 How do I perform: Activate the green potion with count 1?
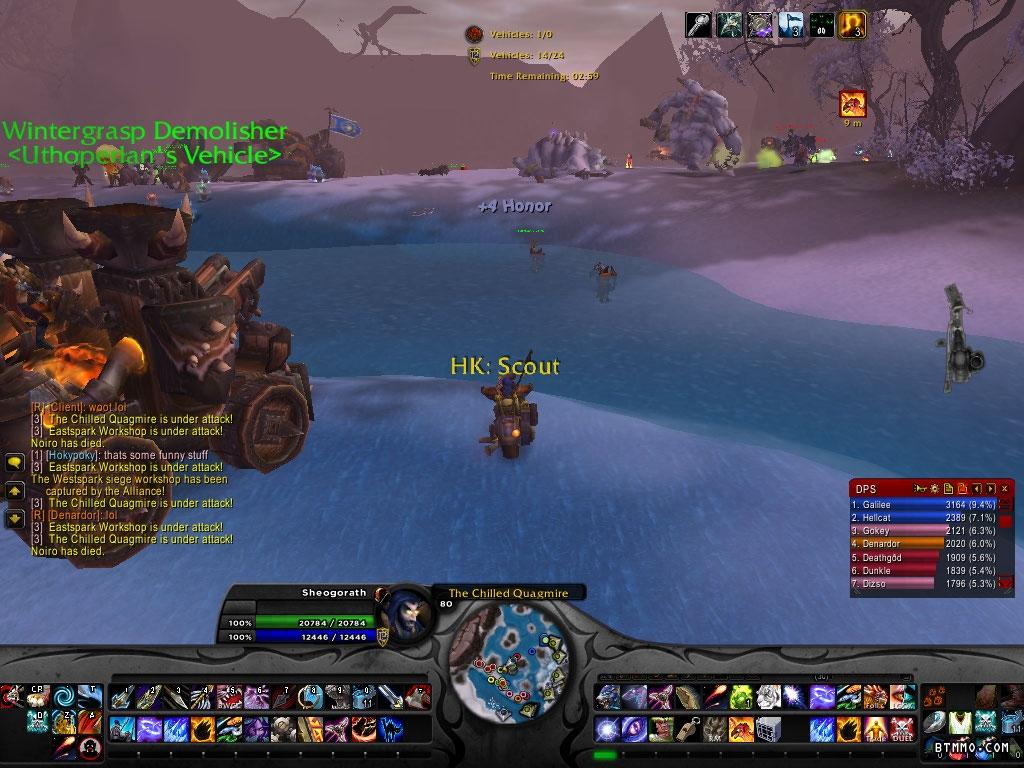(741, 697)
